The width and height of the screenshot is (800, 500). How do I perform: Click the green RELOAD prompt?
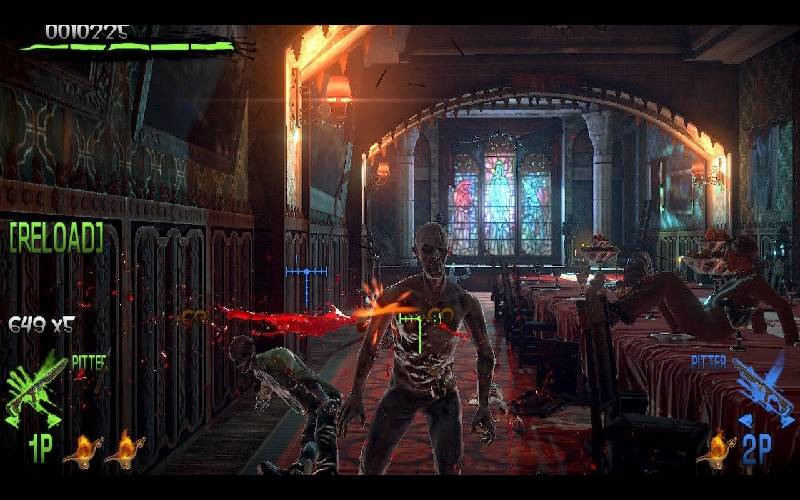click(56, 237)
